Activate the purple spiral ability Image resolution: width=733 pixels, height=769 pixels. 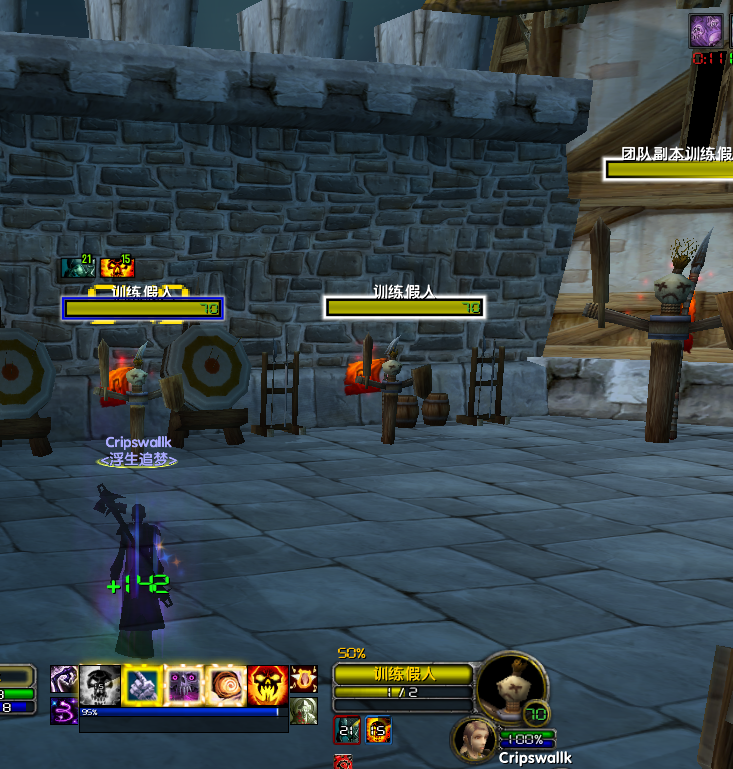pos(64,711)
